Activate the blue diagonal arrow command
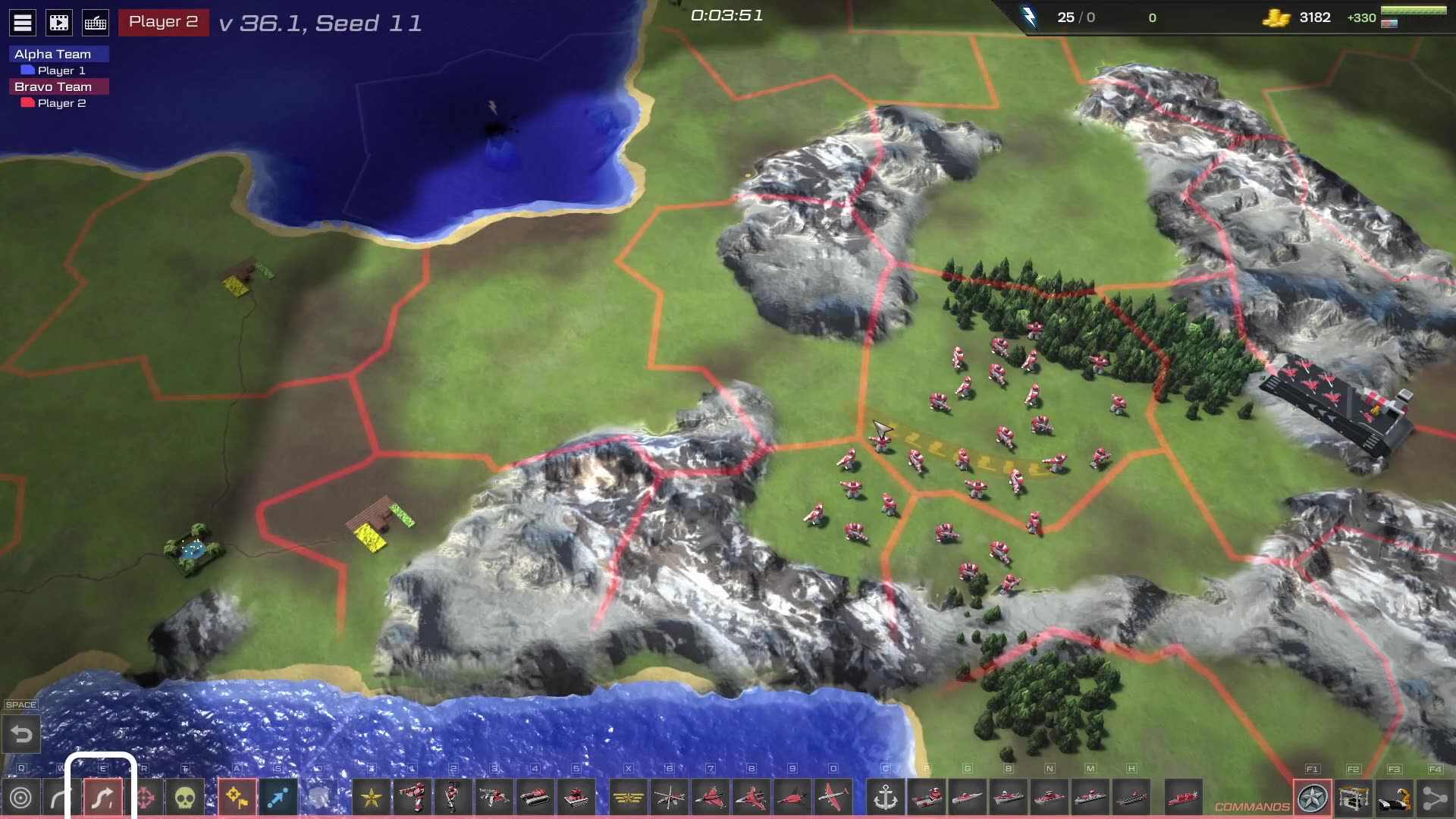The width and height of the screenshot is (1456, 819). tap(278, 798)
